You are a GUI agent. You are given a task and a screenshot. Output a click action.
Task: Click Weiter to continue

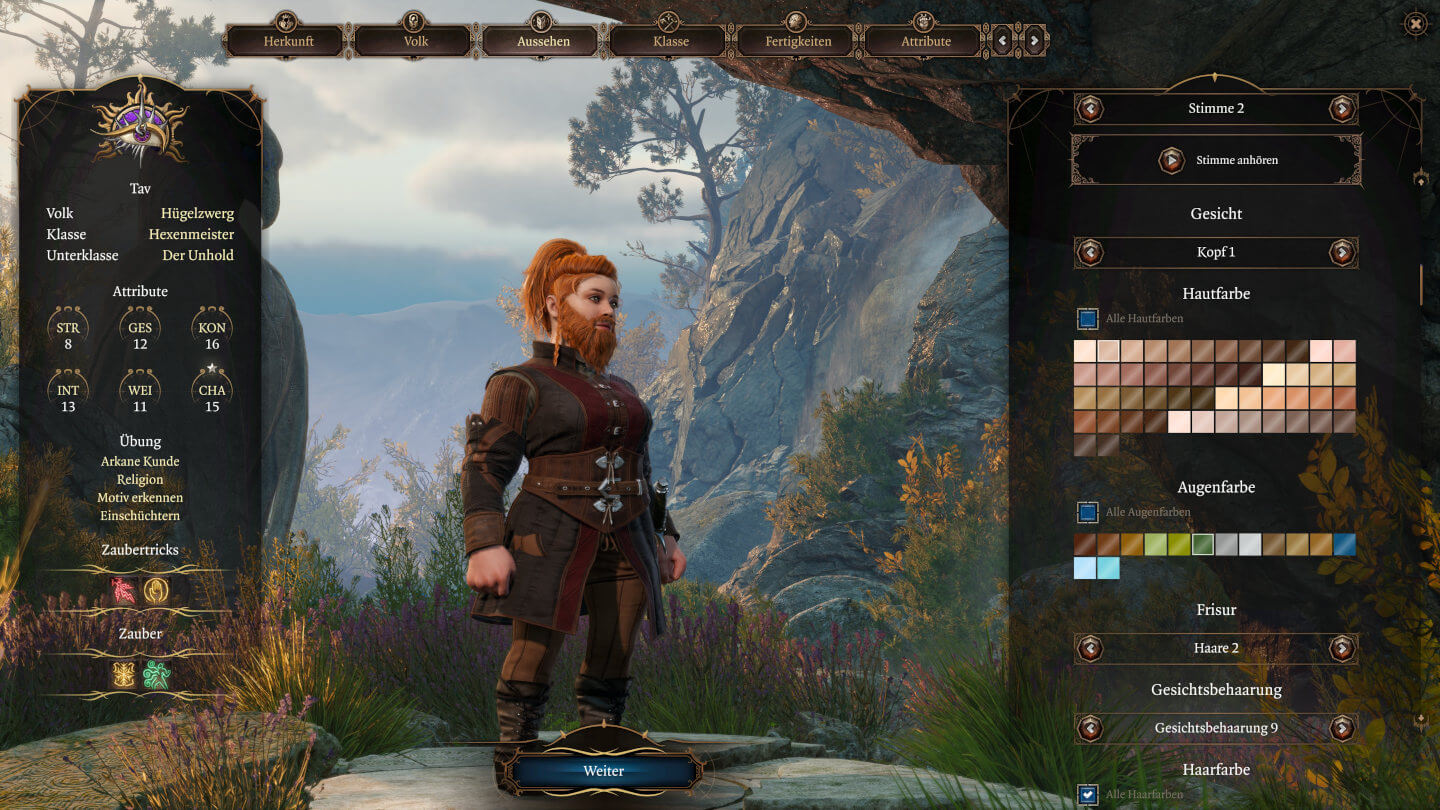(x=604, y=771)
